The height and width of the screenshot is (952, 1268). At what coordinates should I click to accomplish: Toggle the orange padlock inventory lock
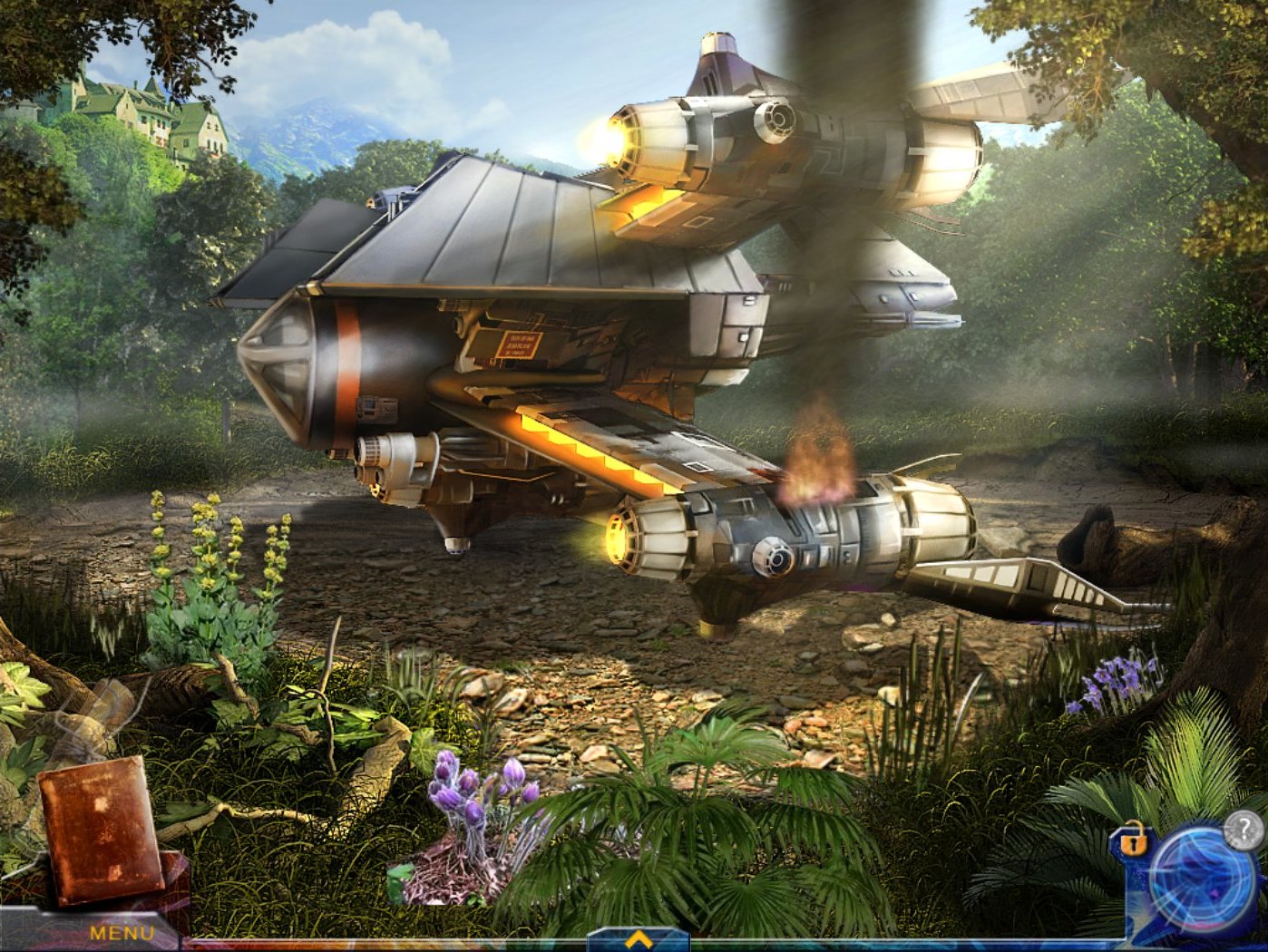(x=1132, y=840)
